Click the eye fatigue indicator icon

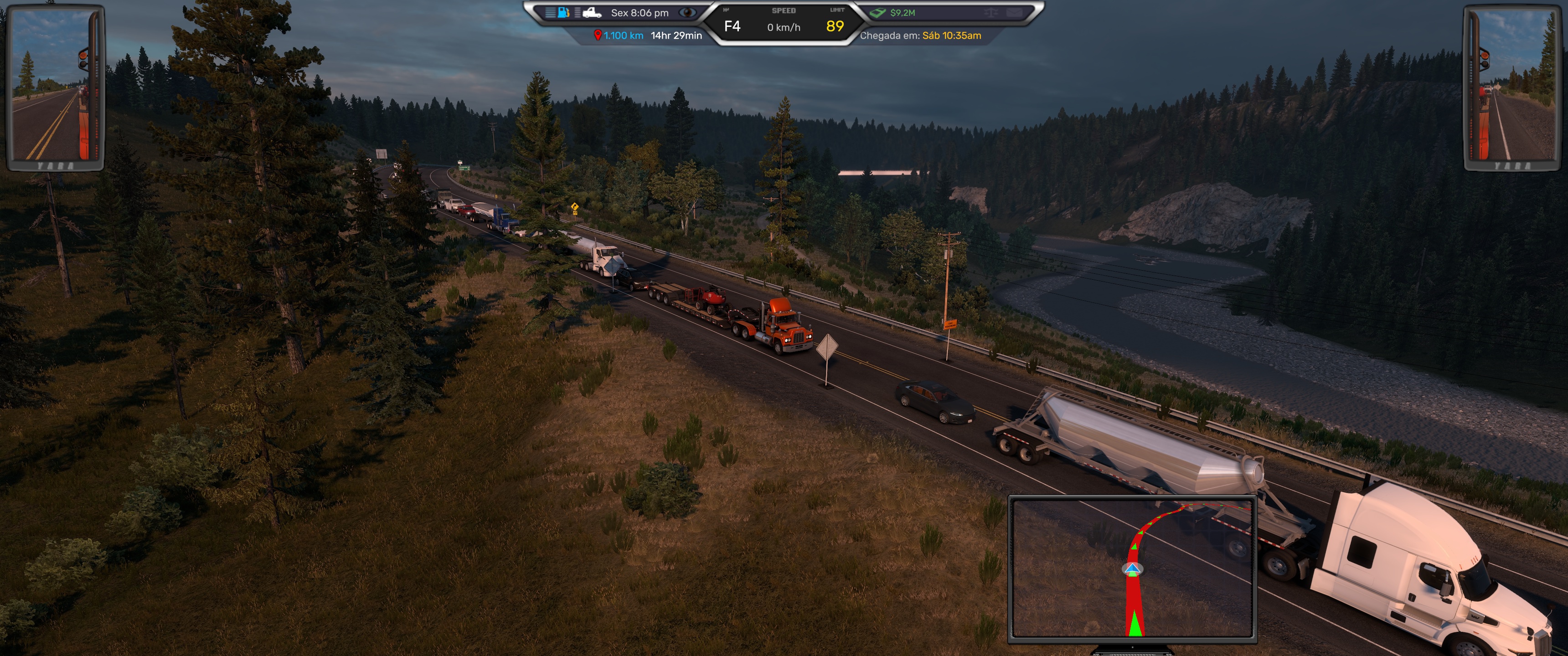(687, 12)
